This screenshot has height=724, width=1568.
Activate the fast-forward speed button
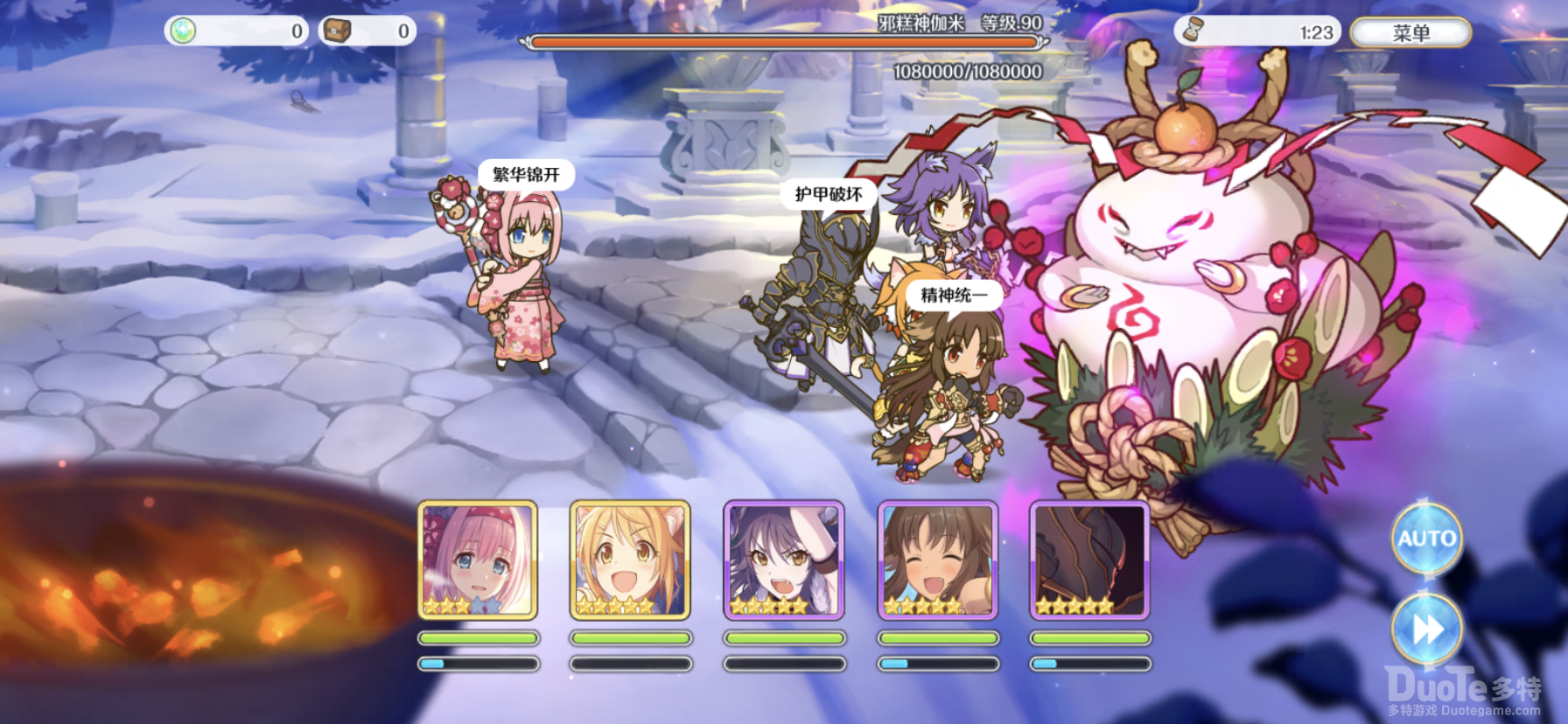(x=1426, y=628)
